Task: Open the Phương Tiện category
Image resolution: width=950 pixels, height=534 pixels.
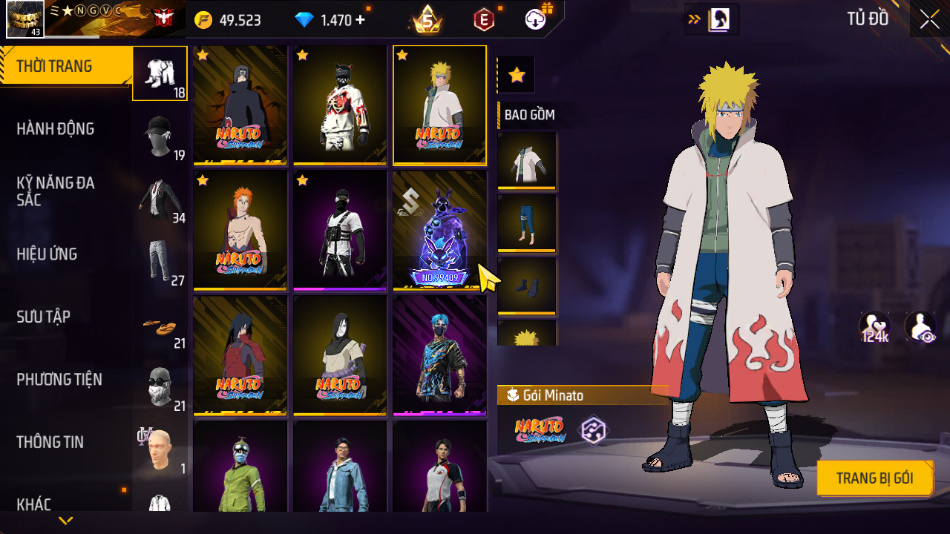Action: pyautogui.click(x=59, y=379)
